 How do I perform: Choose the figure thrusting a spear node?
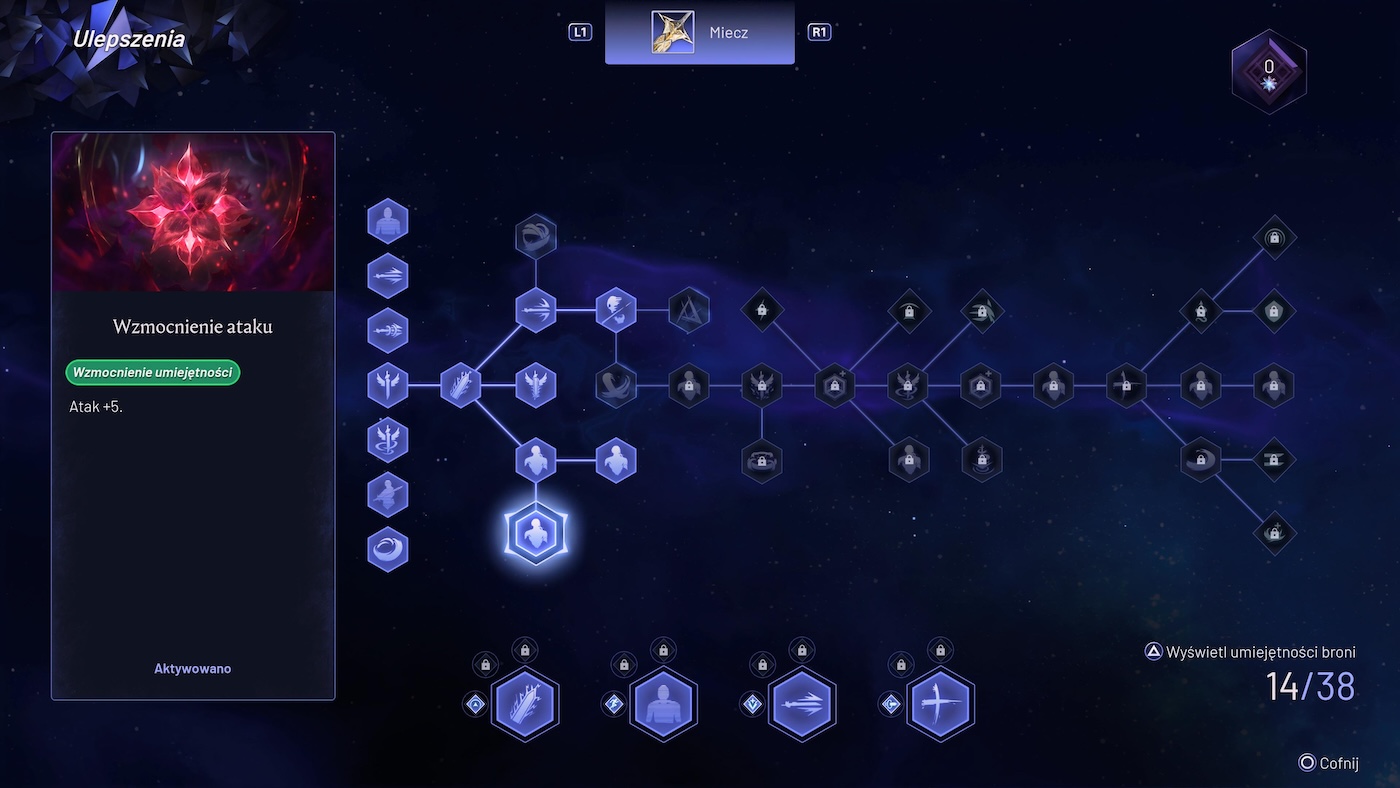(388, 494)
